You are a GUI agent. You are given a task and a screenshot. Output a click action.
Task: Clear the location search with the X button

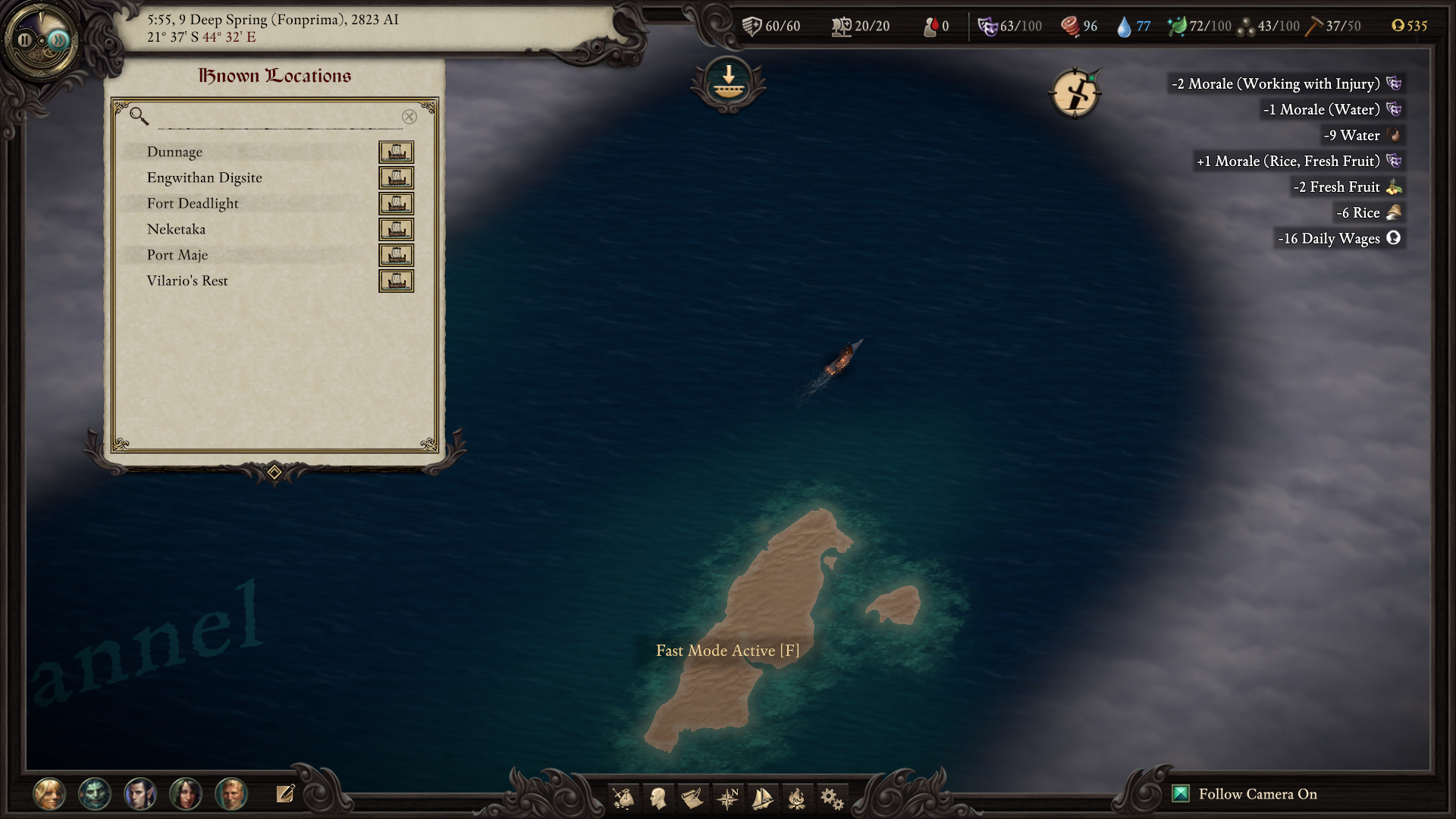tap(409, 117)
